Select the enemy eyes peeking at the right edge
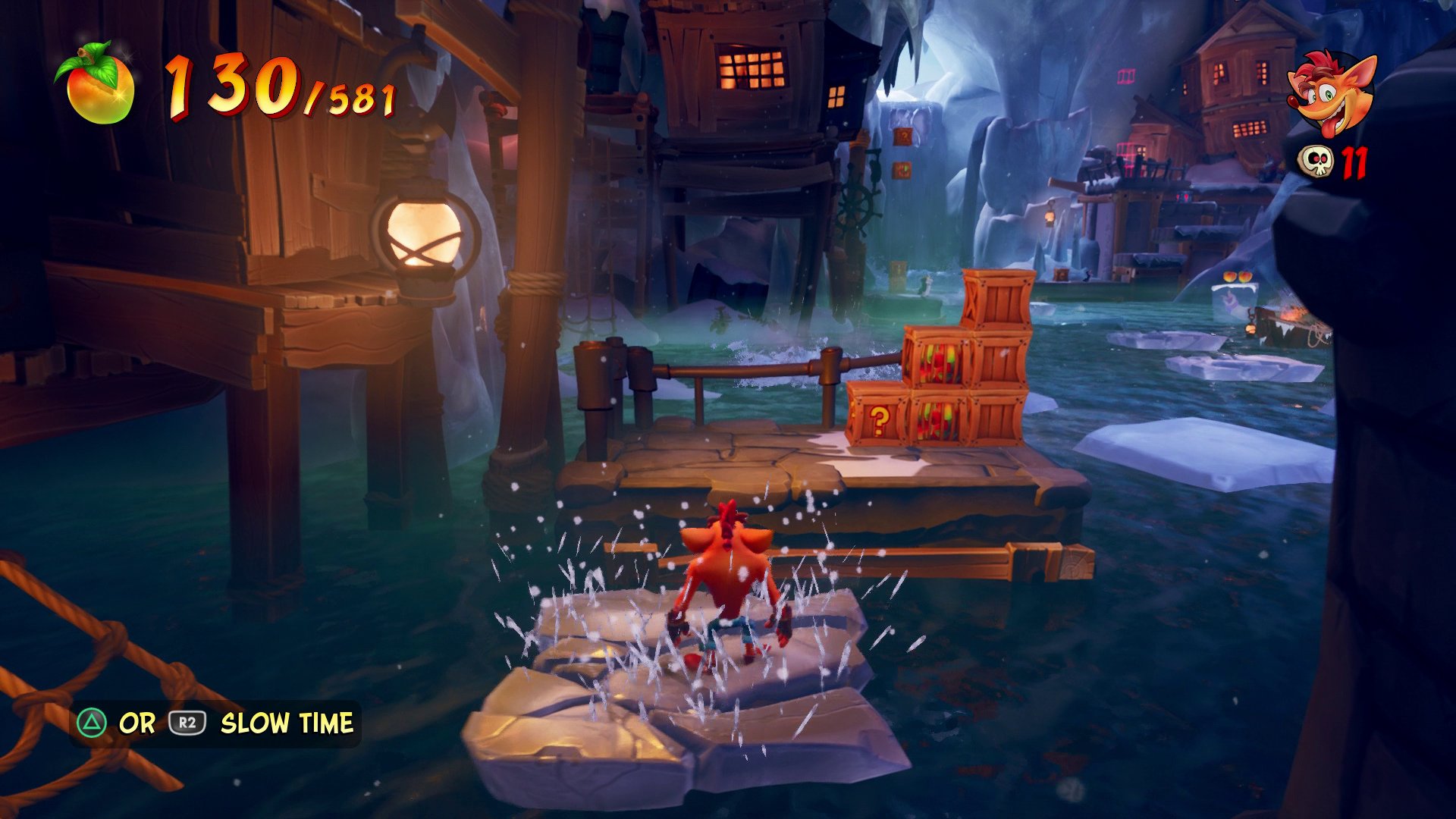1456x819 pixels. [x=1238, y=278]
